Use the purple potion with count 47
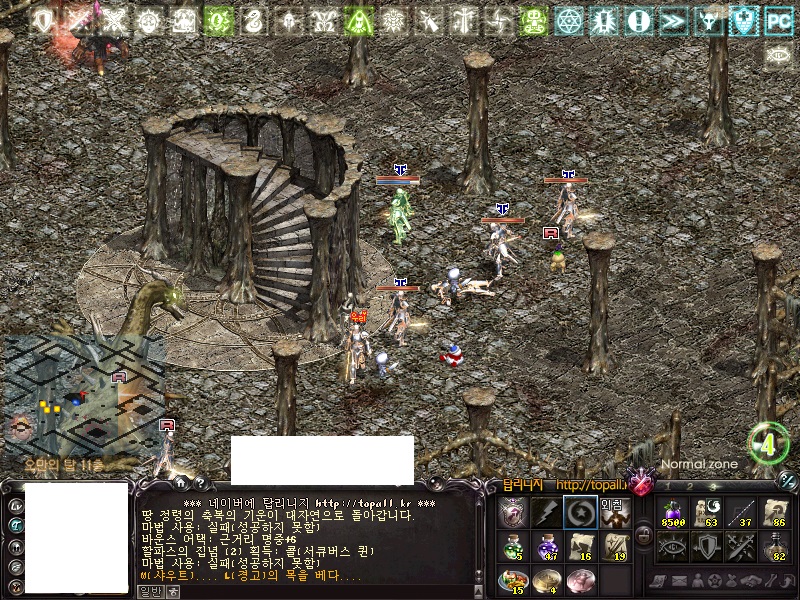 coord(547,546)
